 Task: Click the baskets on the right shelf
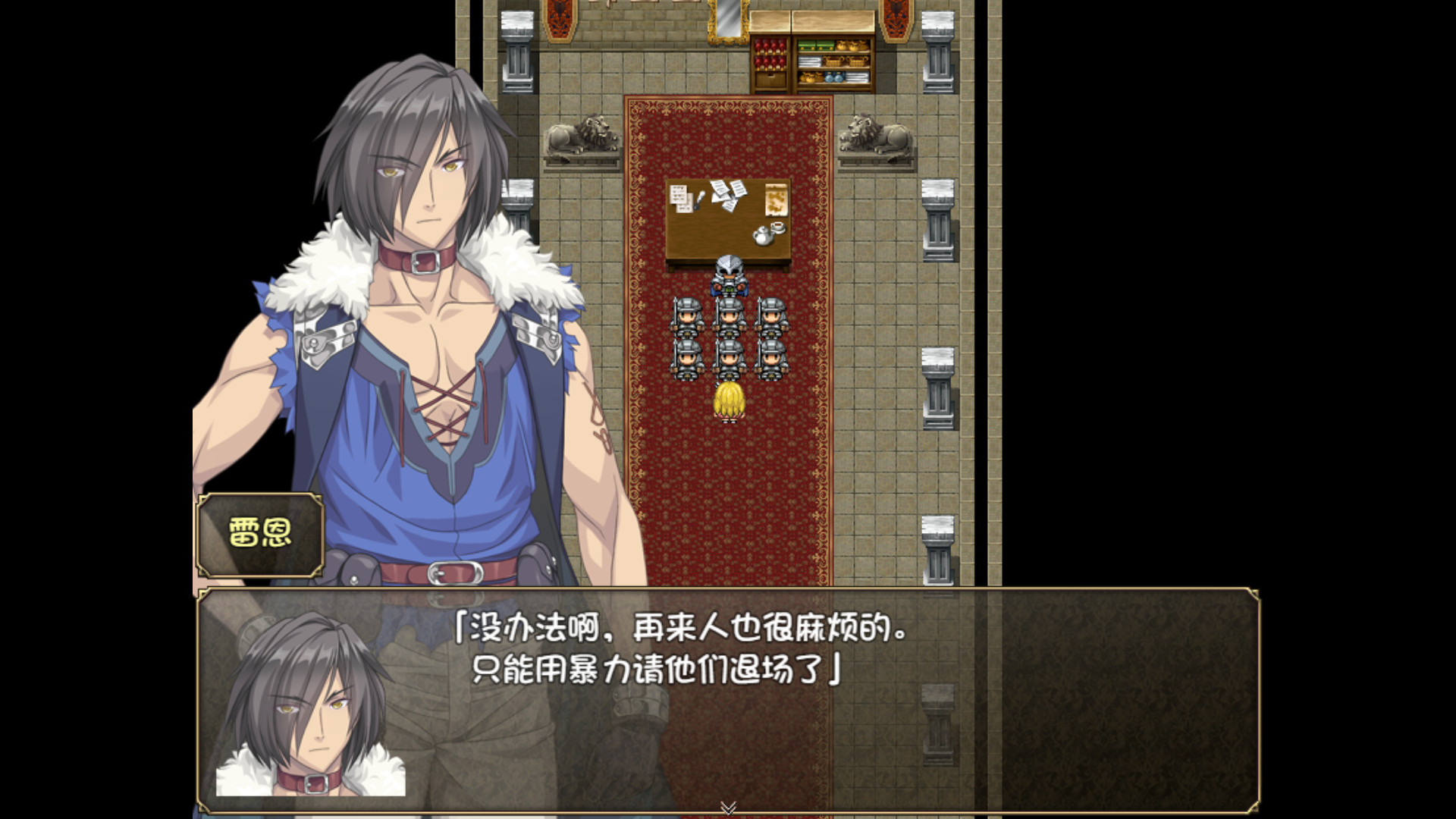pos(846,63)
